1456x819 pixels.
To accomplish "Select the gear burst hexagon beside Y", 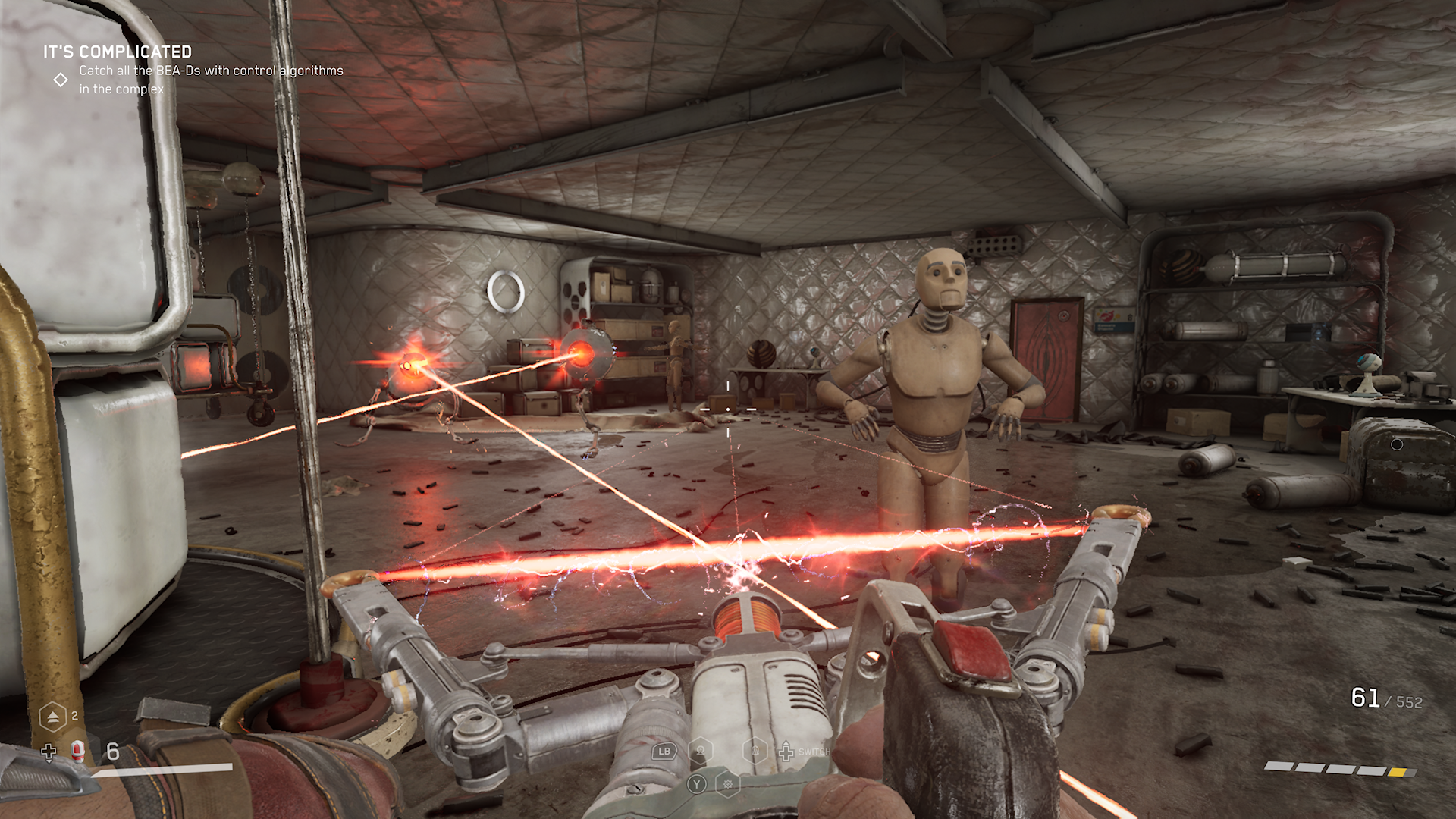I will [728, 786].
